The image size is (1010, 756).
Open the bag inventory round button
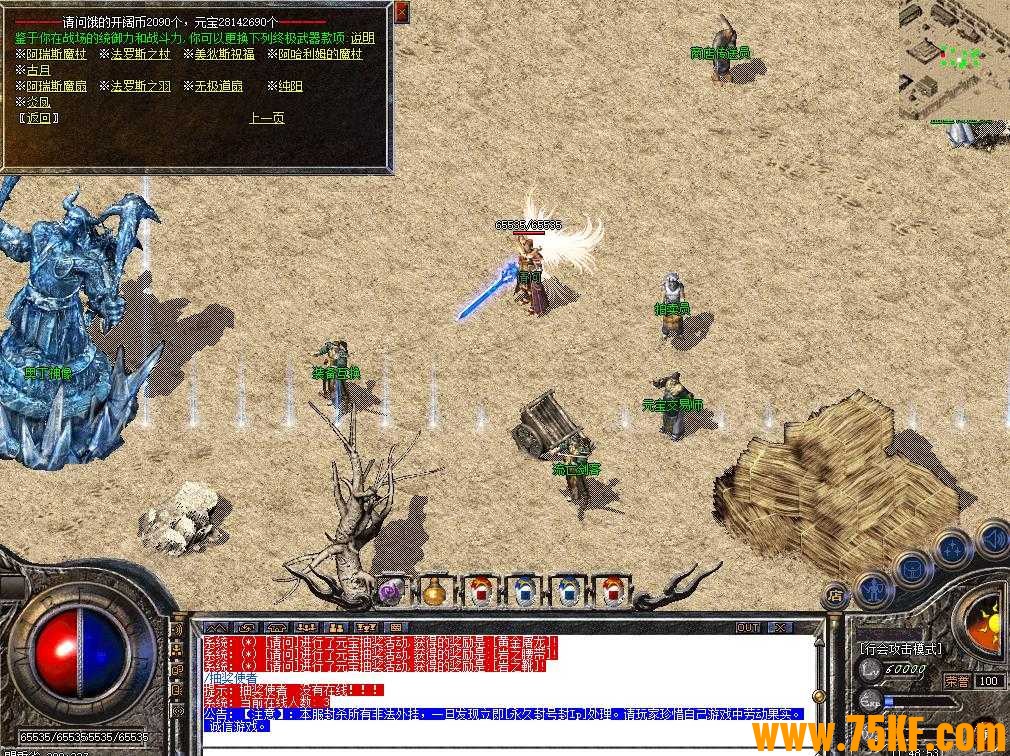pyautogui.click(x=912, y=568)
